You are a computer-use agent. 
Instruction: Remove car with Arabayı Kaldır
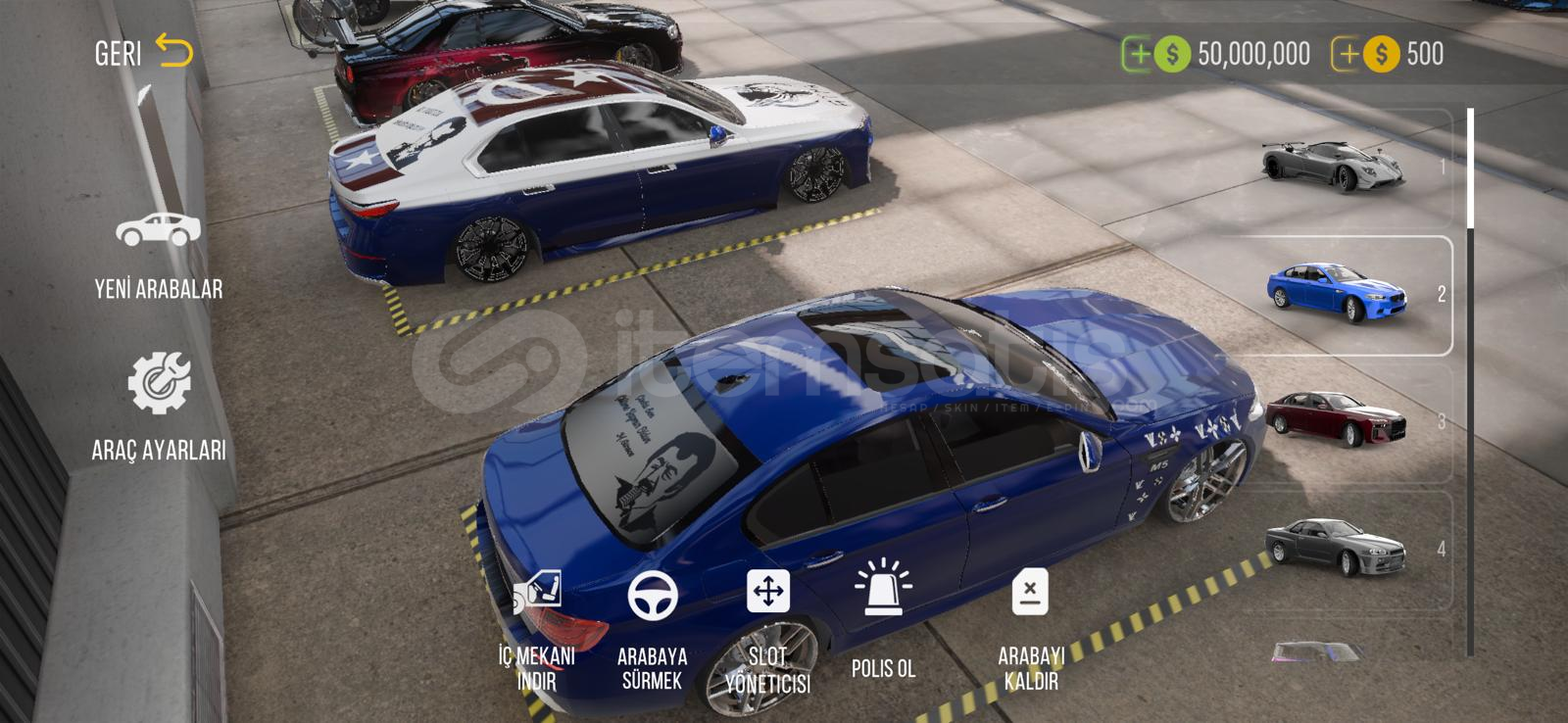click(x=1029, y=627)
